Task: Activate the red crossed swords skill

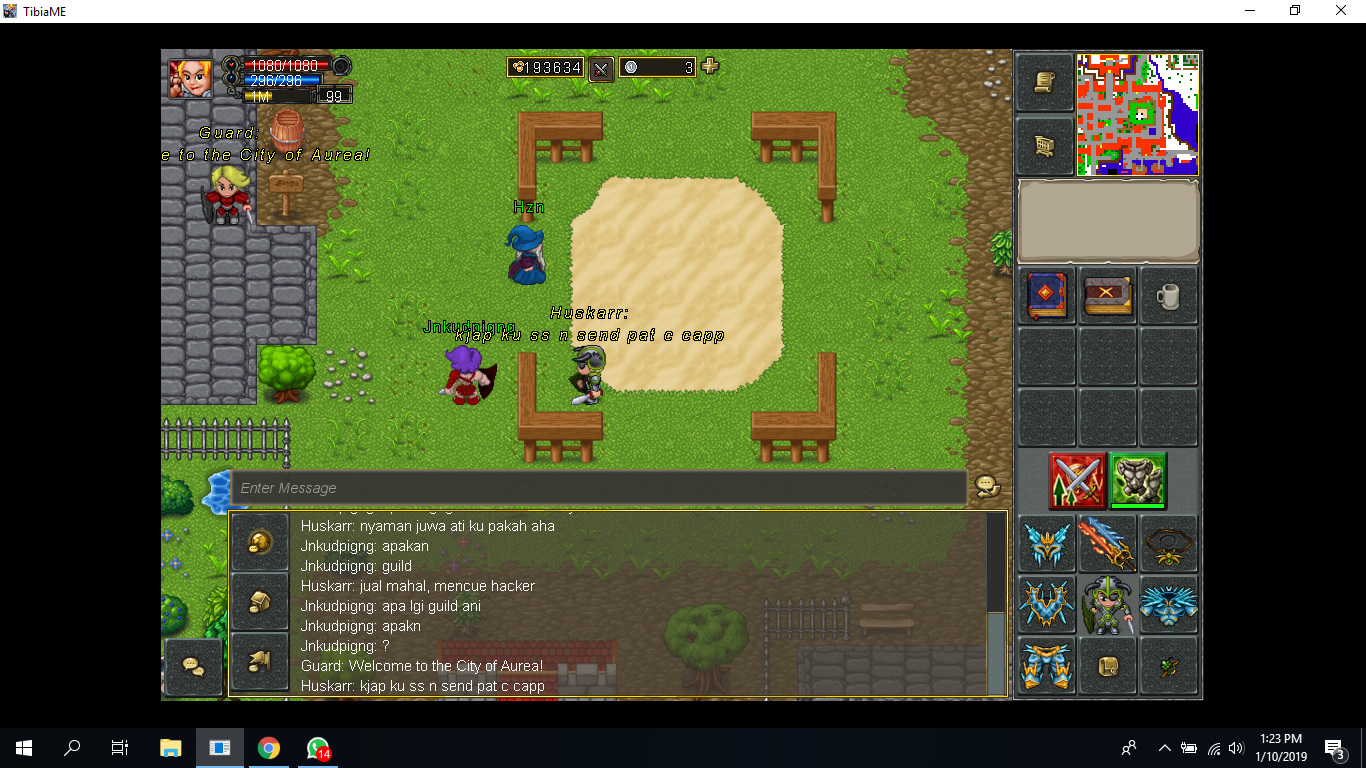Action: tap(1077, 480)
